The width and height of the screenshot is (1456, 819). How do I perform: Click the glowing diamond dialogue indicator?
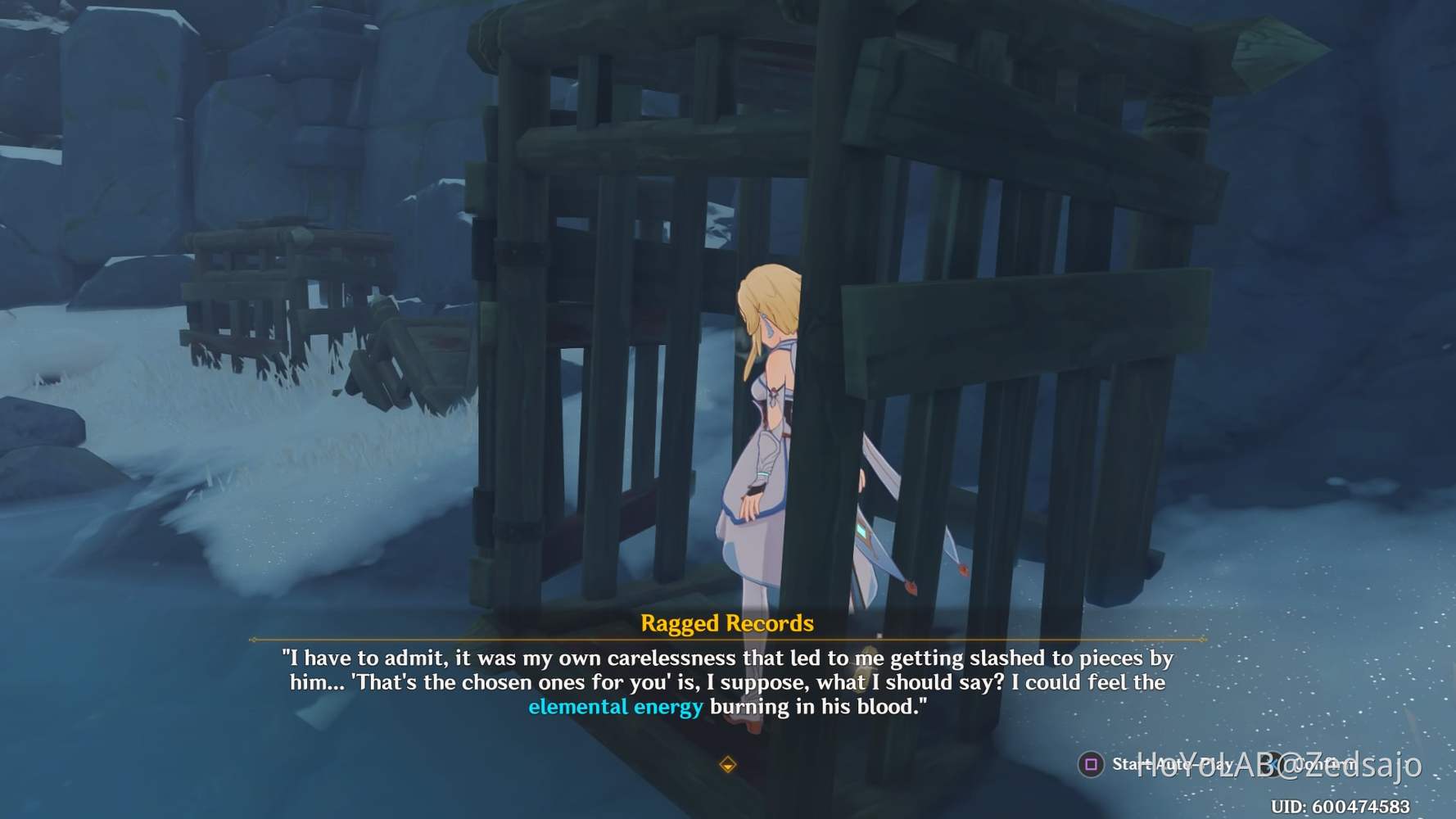click(x=727, y=765)
